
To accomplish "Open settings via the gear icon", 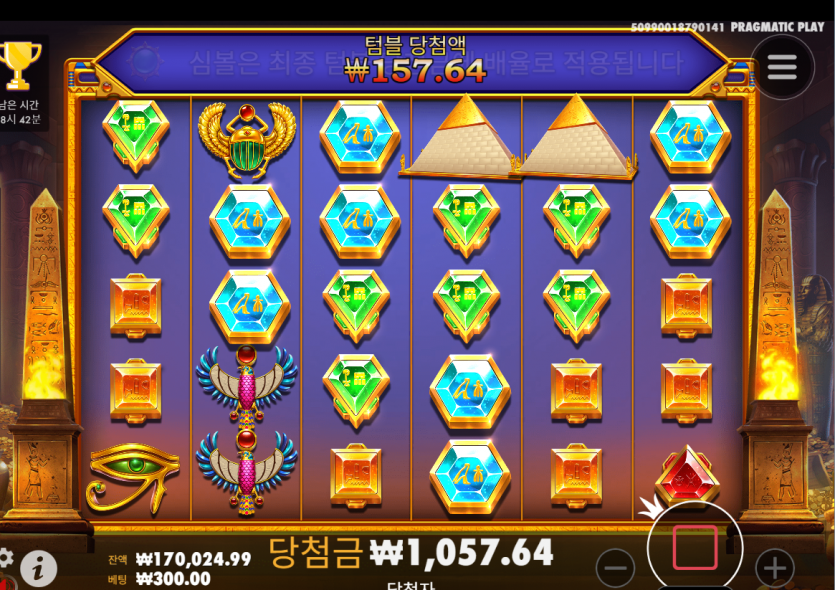I will pos(5,557).
